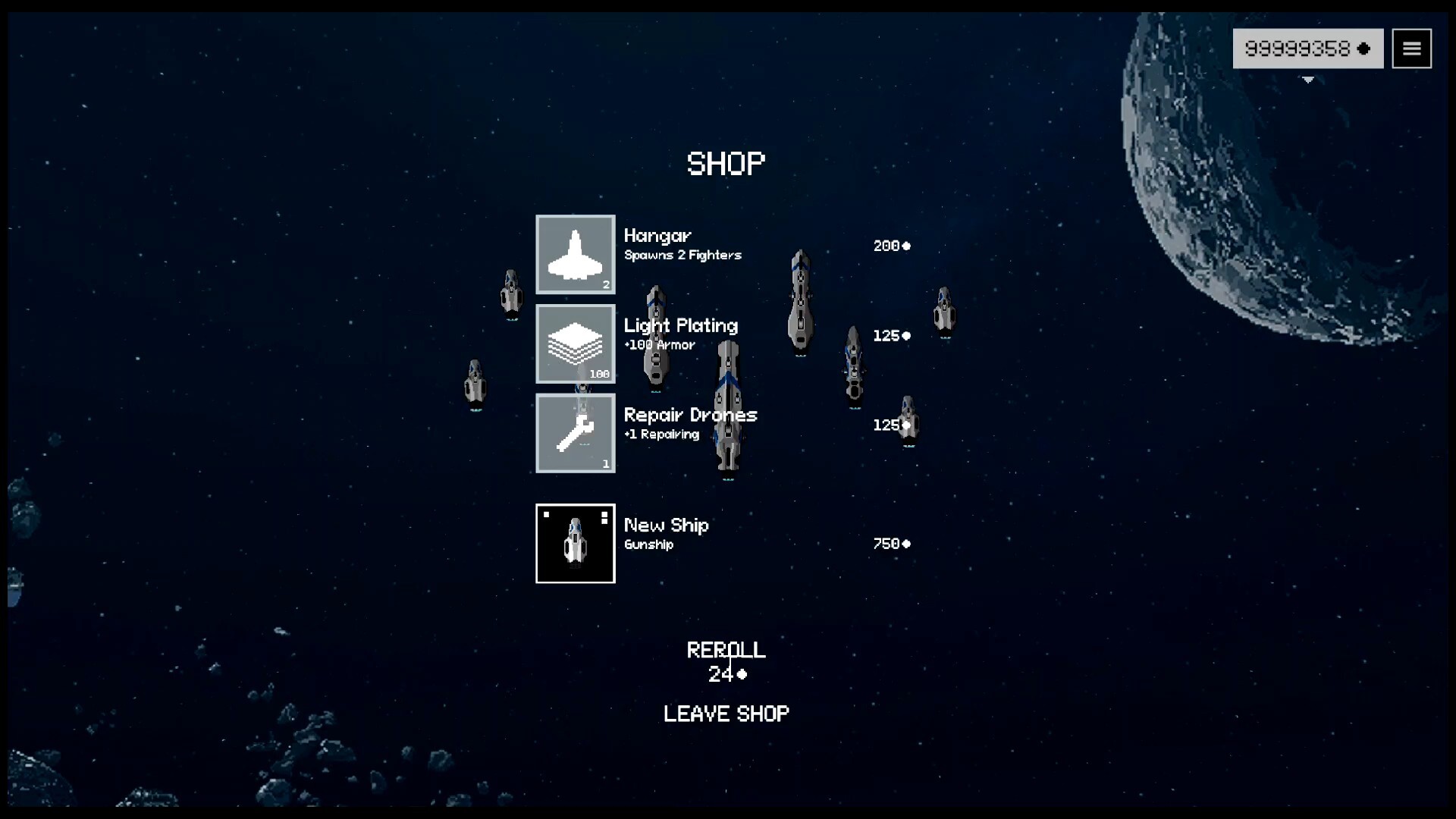Click the +100 Armor description text

point(658,344)
